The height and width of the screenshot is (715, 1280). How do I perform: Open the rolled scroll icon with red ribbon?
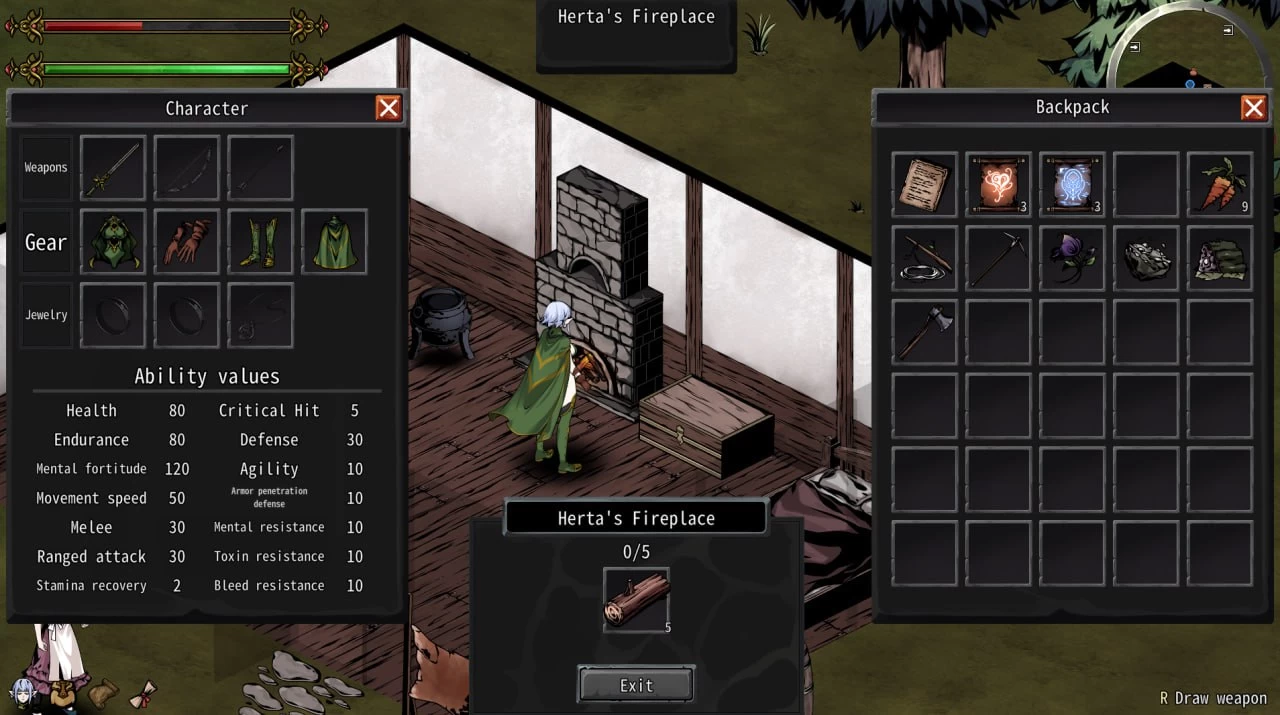pyautogui.click(x=143, y=692)
